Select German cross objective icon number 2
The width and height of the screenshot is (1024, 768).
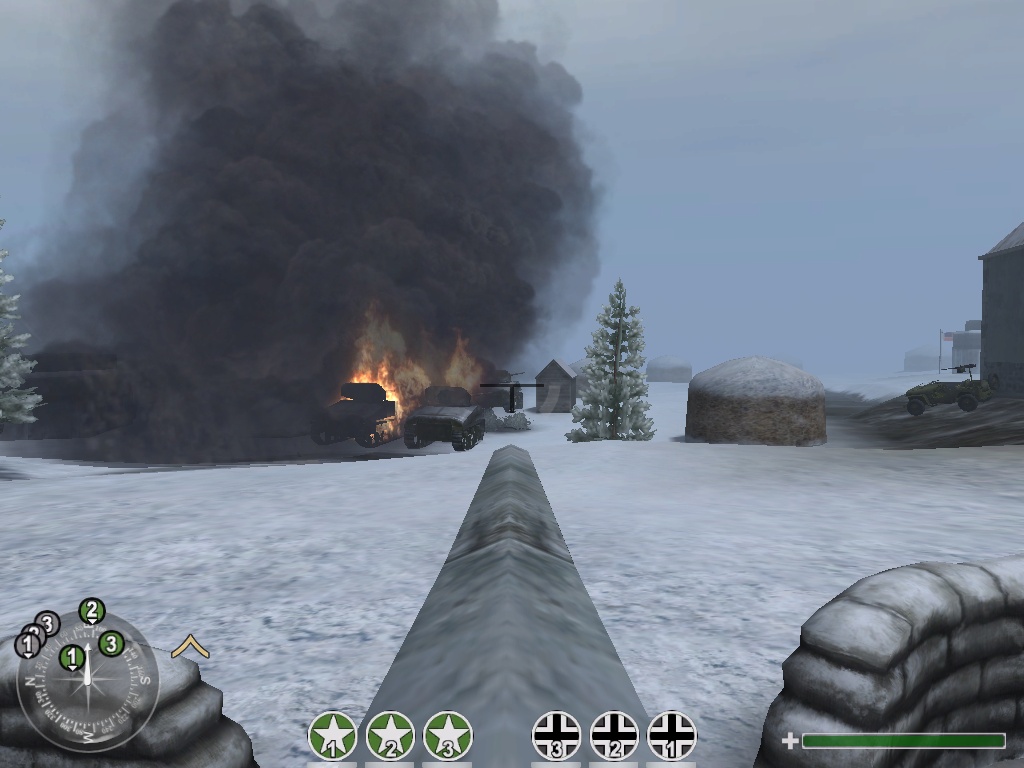(614, 736)
